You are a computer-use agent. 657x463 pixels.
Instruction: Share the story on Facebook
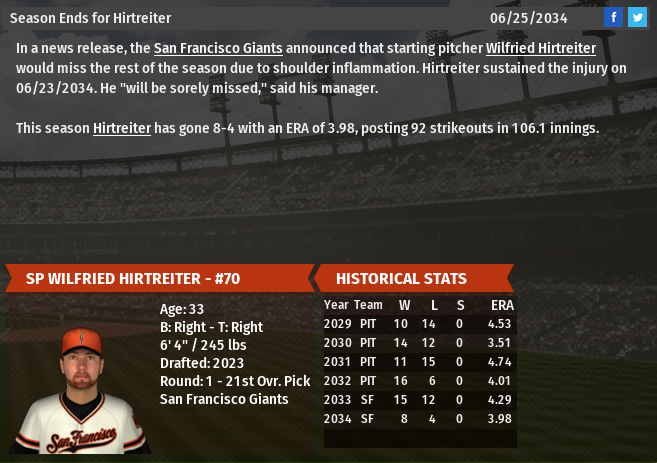coord(613,17)
